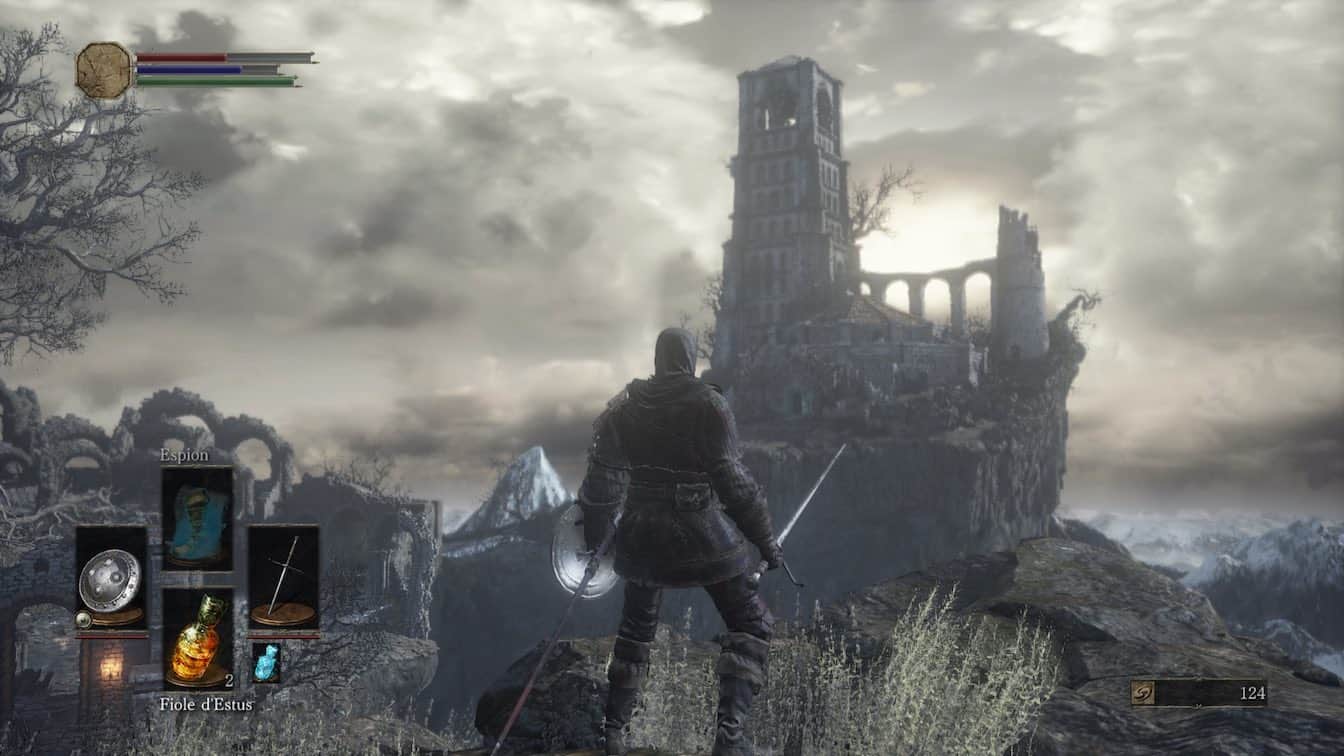Choose the sword right-hand weapon slot

coord(283,579)
